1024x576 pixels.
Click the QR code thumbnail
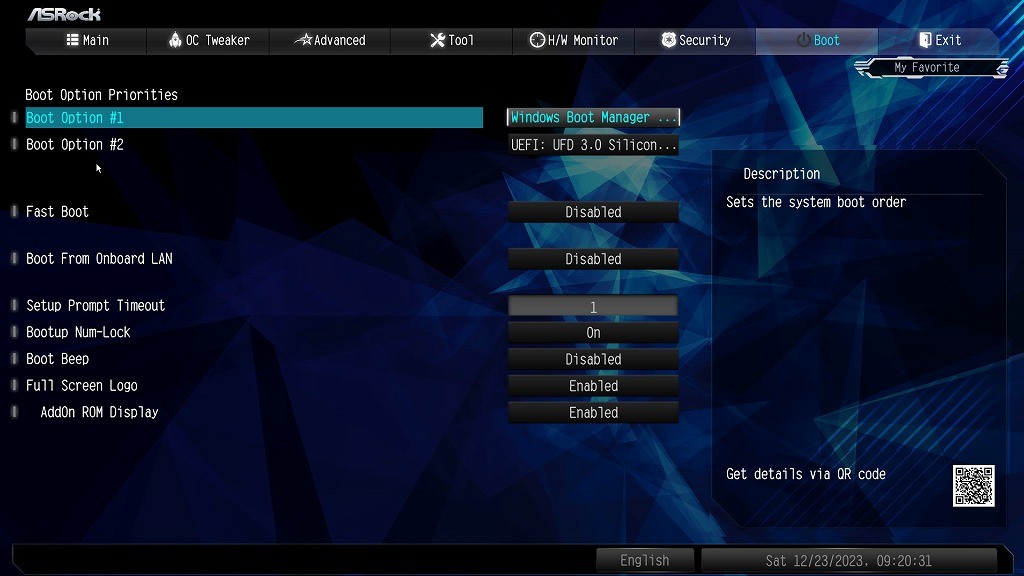pos(973,486)
